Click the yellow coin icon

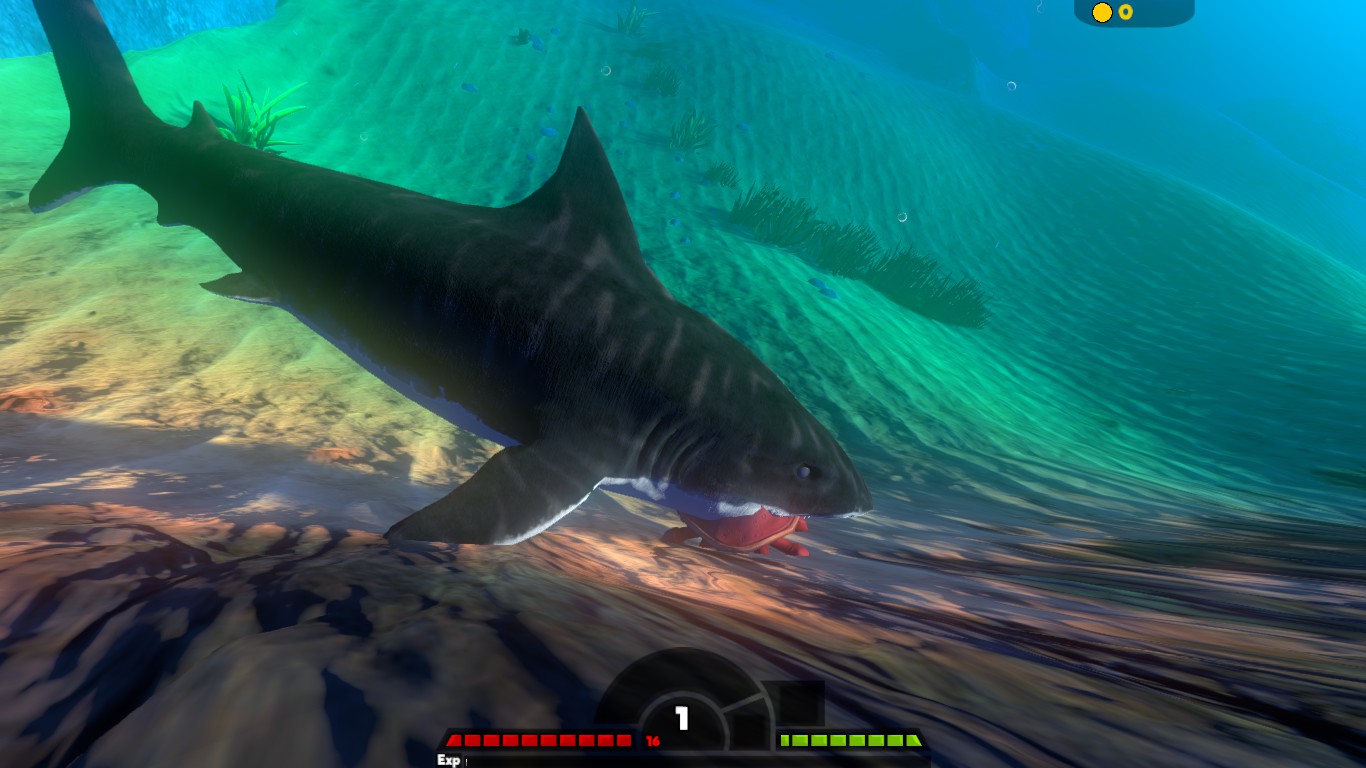1101,11
